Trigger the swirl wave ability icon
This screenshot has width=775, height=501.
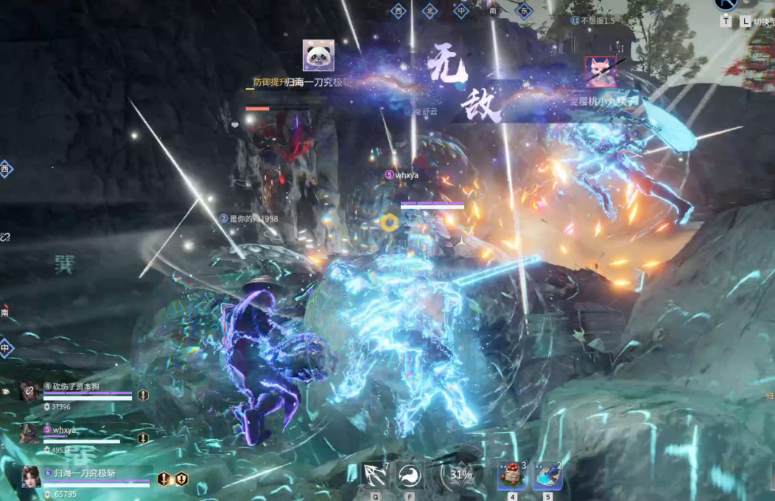click(410, 475)
